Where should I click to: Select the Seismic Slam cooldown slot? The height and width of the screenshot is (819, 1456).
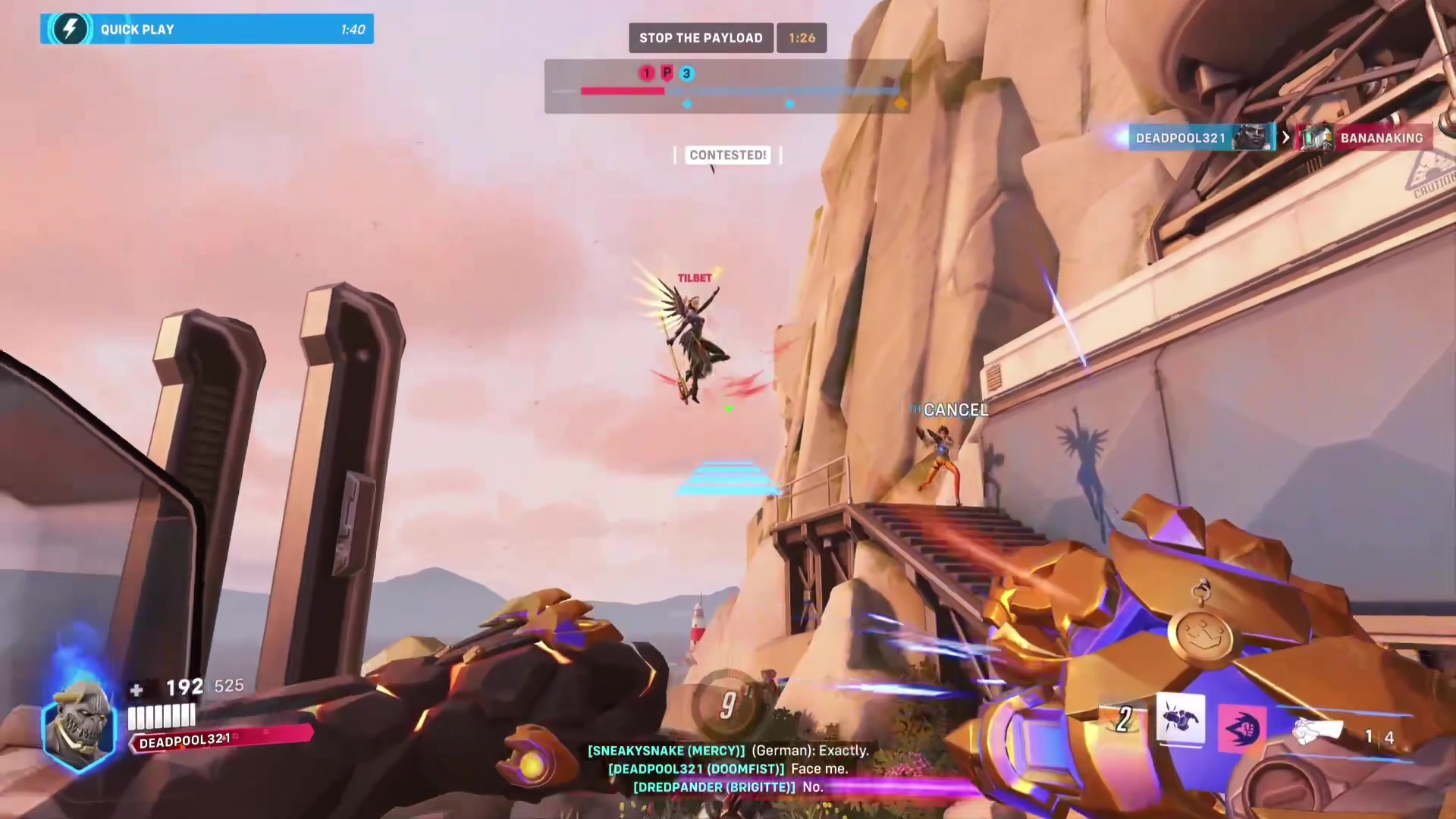click(x=1124, y=719)
